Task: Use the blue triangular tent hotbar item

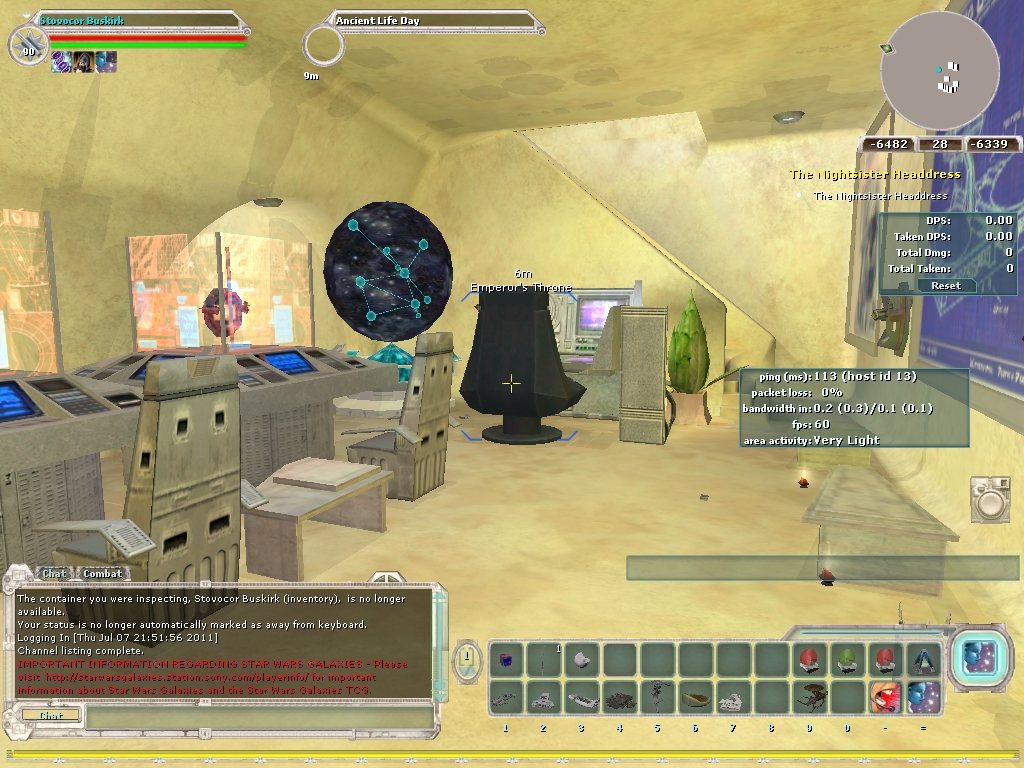Action: coord(923,660)
